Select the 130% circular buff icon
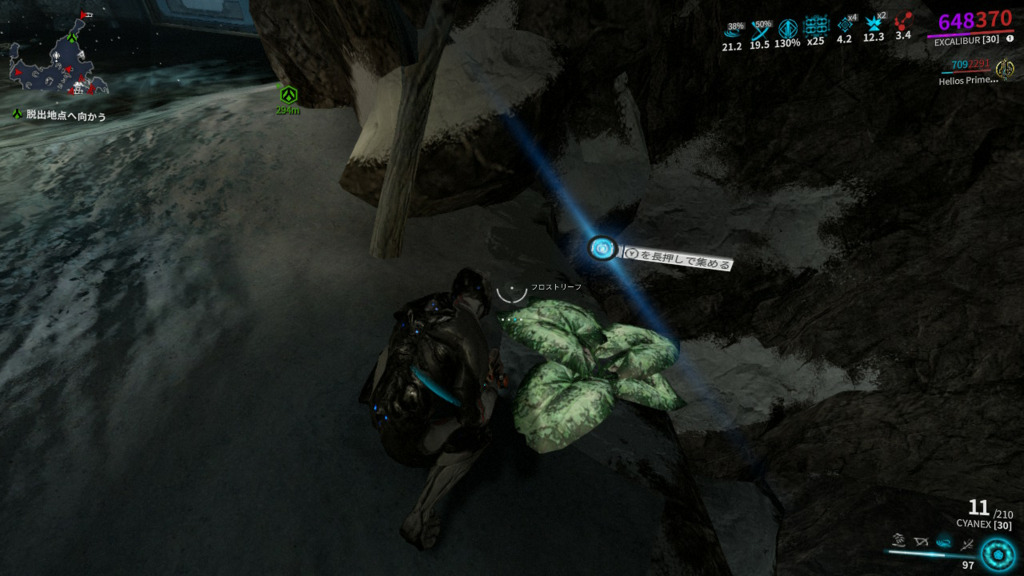 point(788,26)
